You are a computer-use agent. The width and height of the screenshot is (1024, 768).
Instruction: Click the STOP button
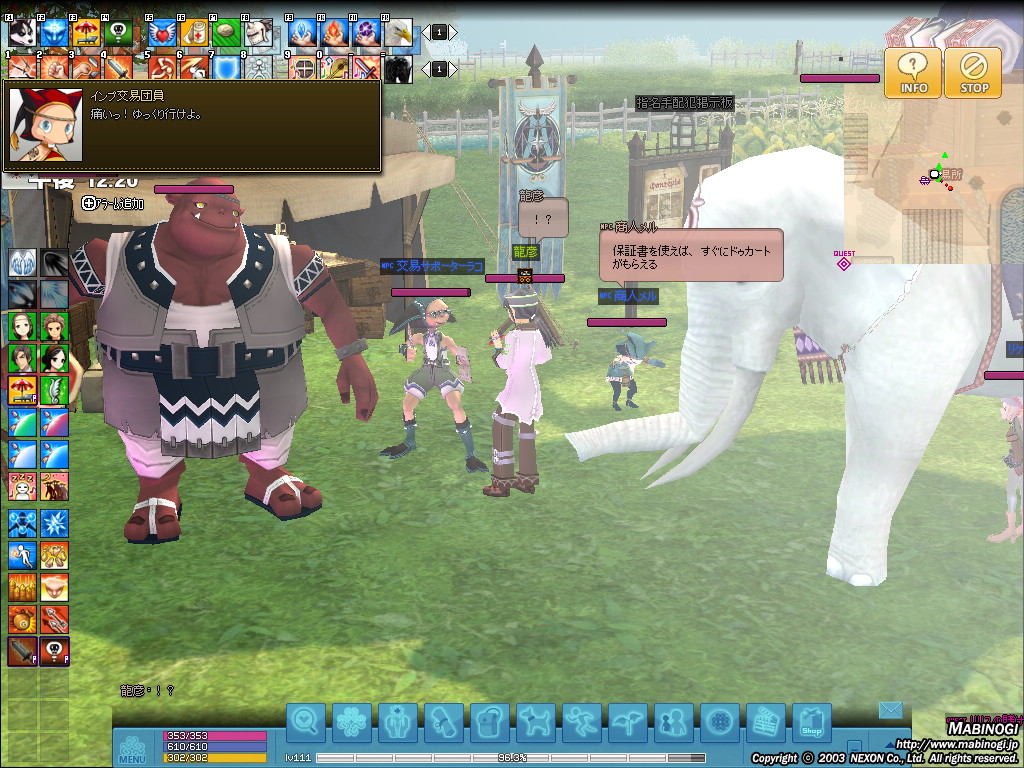point(973,73)
